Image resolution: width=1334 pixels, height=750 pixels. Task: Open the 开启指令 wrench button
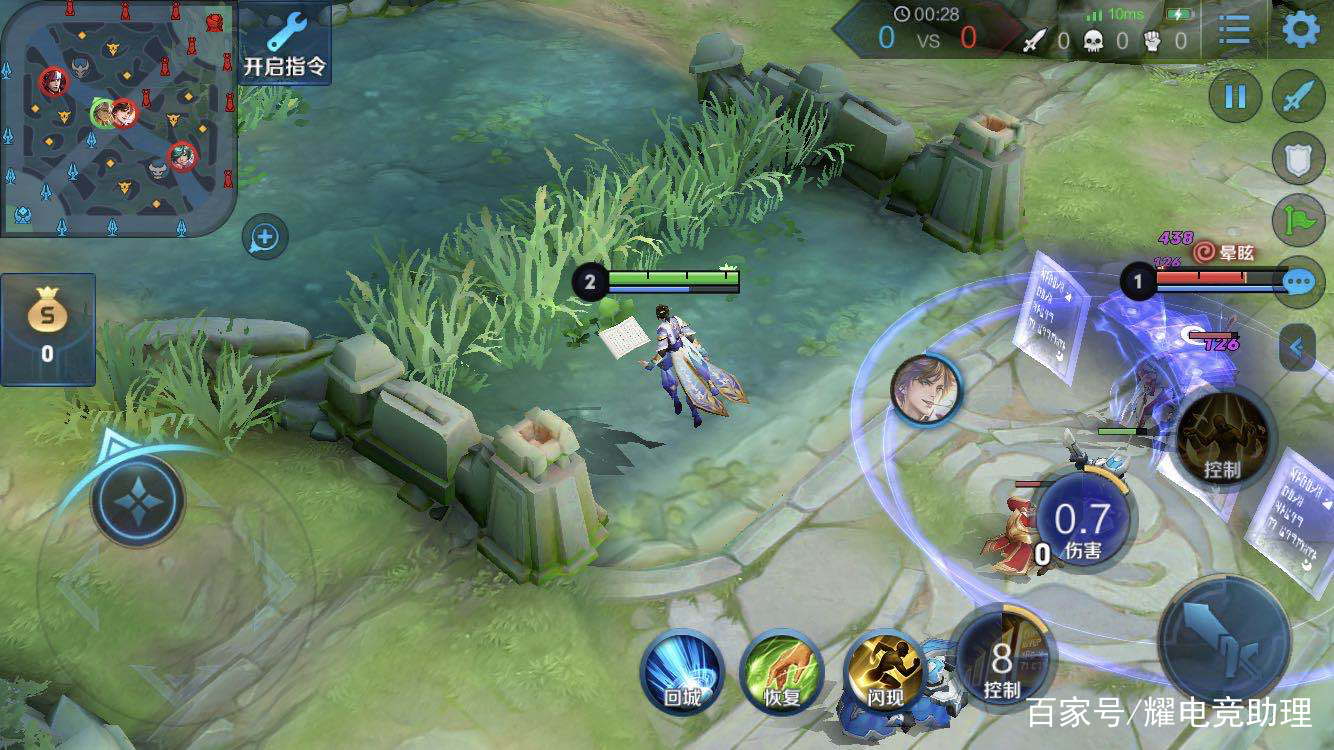pyautogui.click(x=285, y=43)
